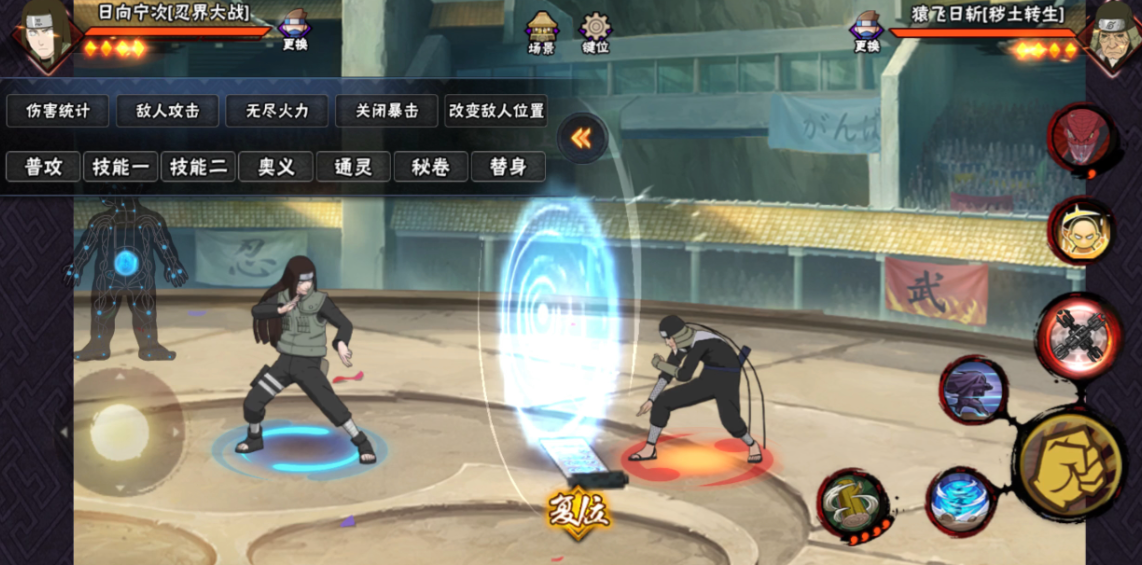Collapse the training panel with the orange arrows
This screenshot has width=1142, height=565.
click(581, 139)
